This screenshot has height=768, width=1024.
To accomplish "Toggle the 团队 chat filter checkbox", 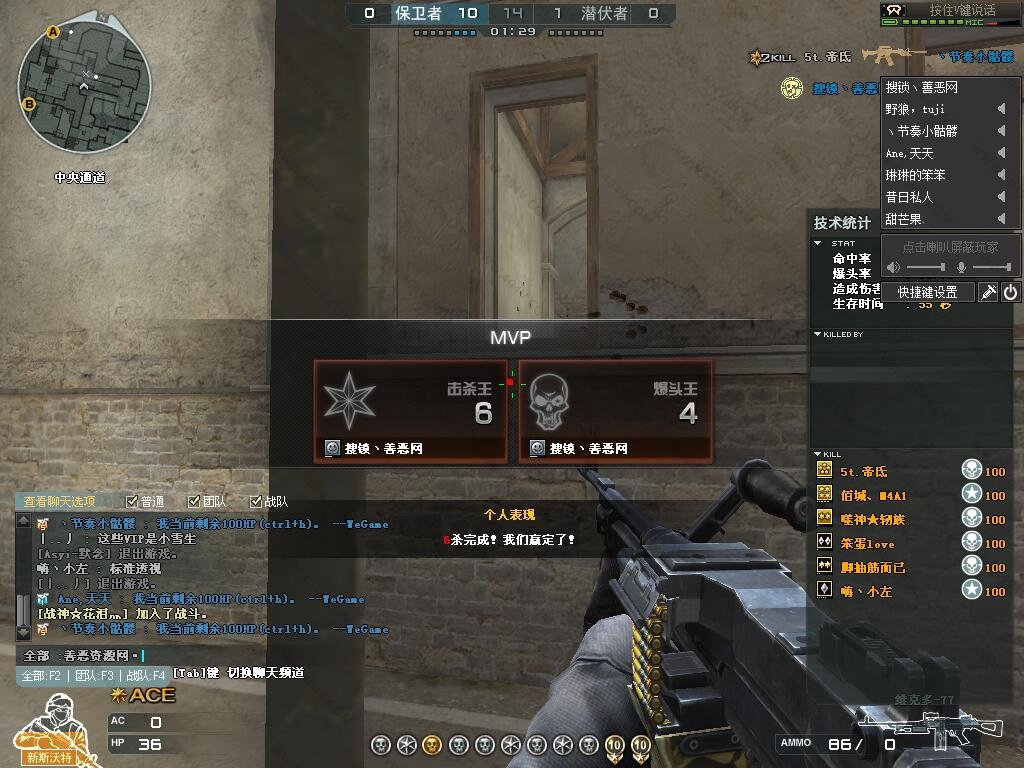I will pyautogui.click(x=194, y=502).
